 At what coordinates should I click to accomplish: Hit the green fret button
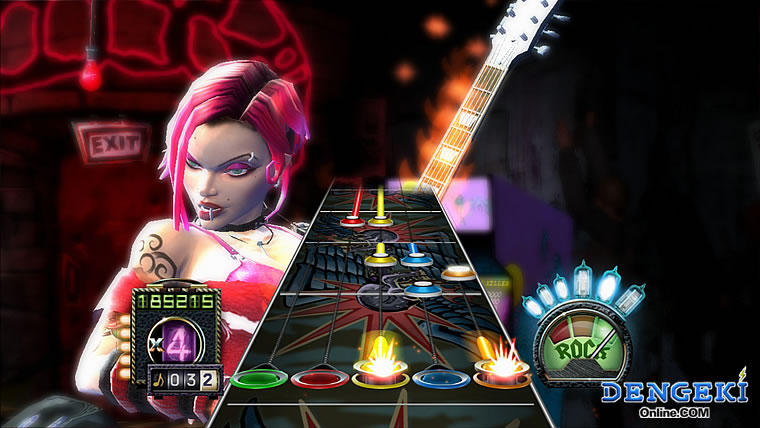tap(258, 379)
